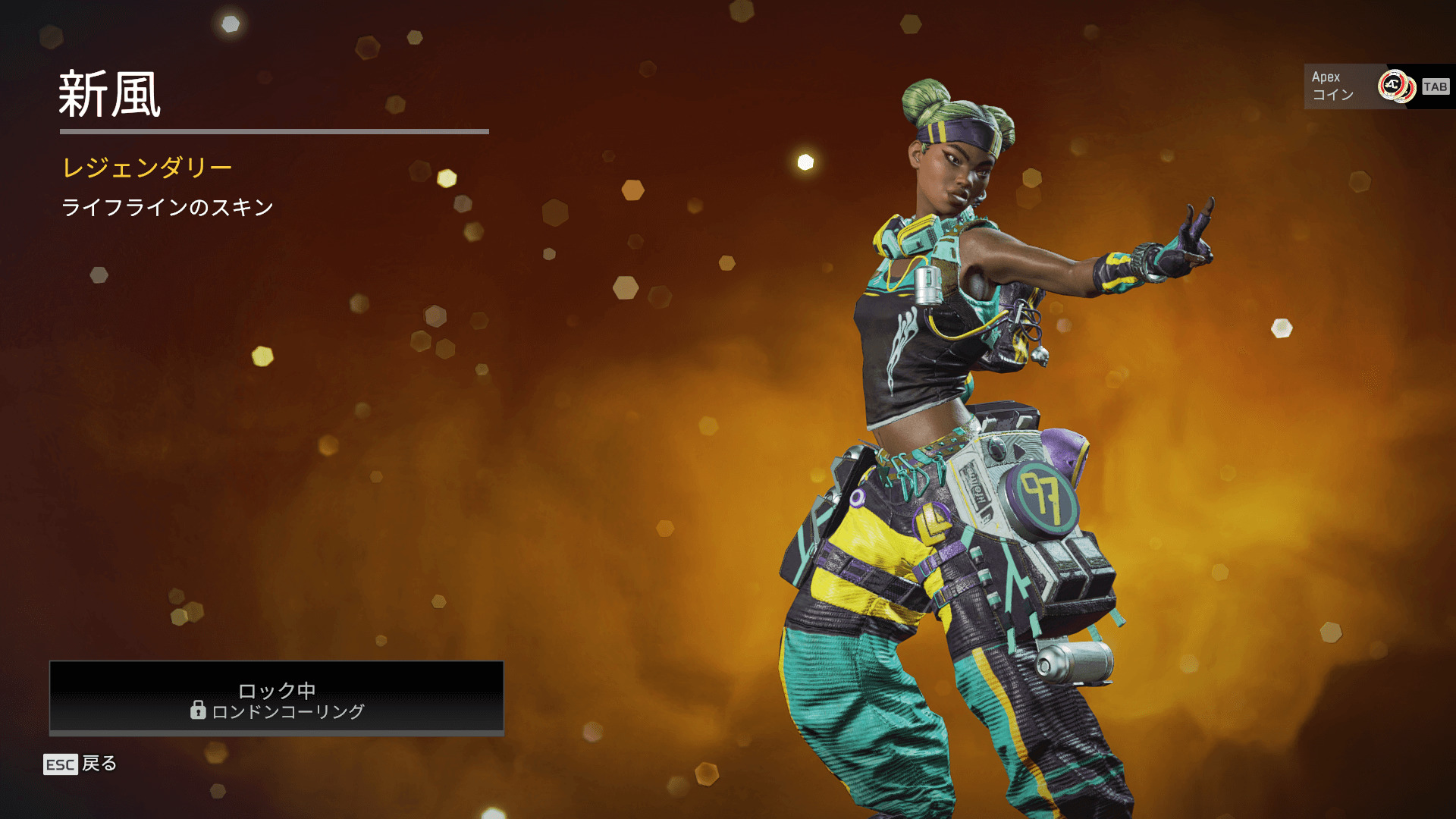
Task: Go back with the 戻る button
Action: click(81, 764)
